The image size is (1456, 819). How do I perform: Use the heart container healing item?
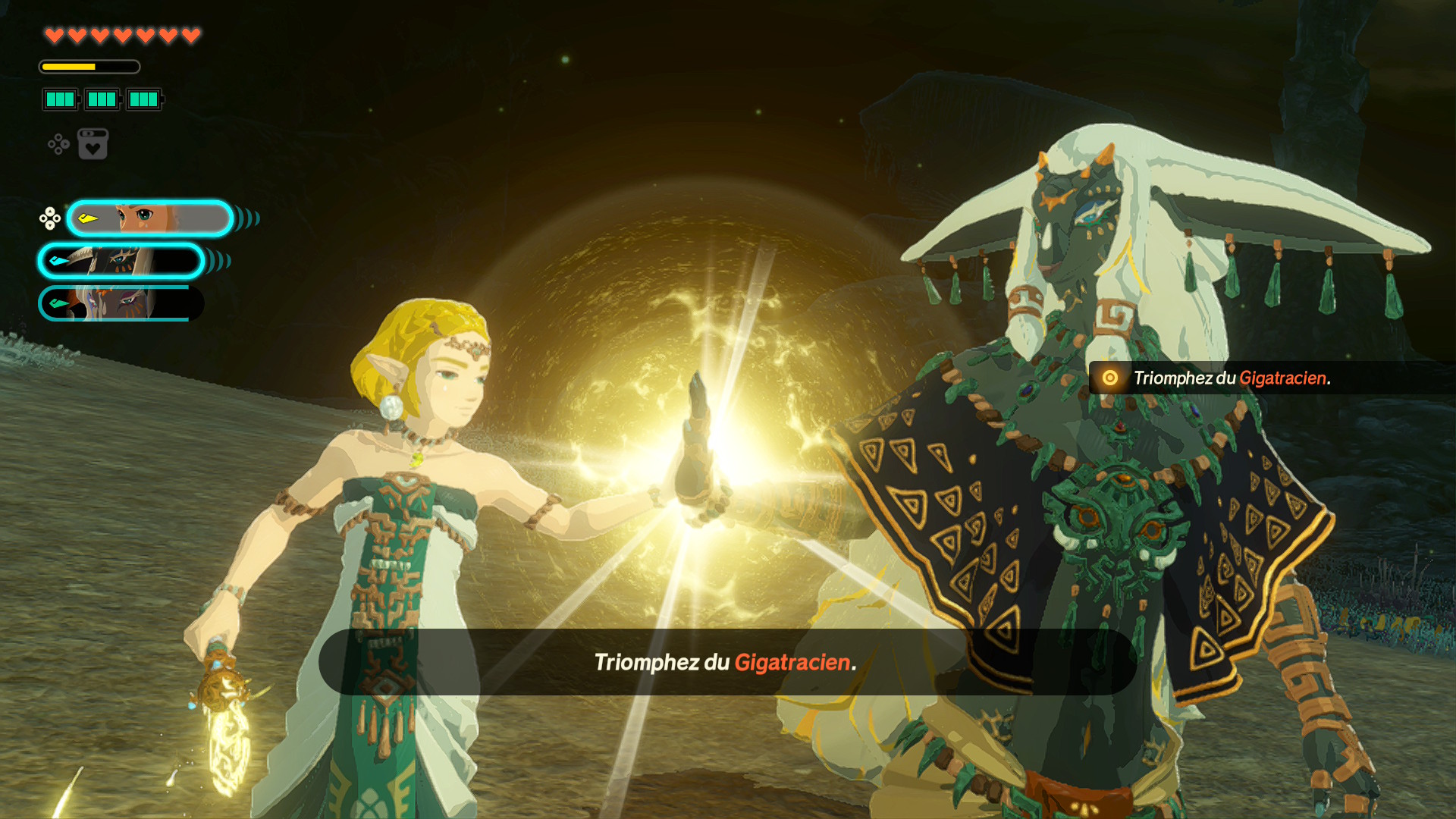(x=93, y=144)
